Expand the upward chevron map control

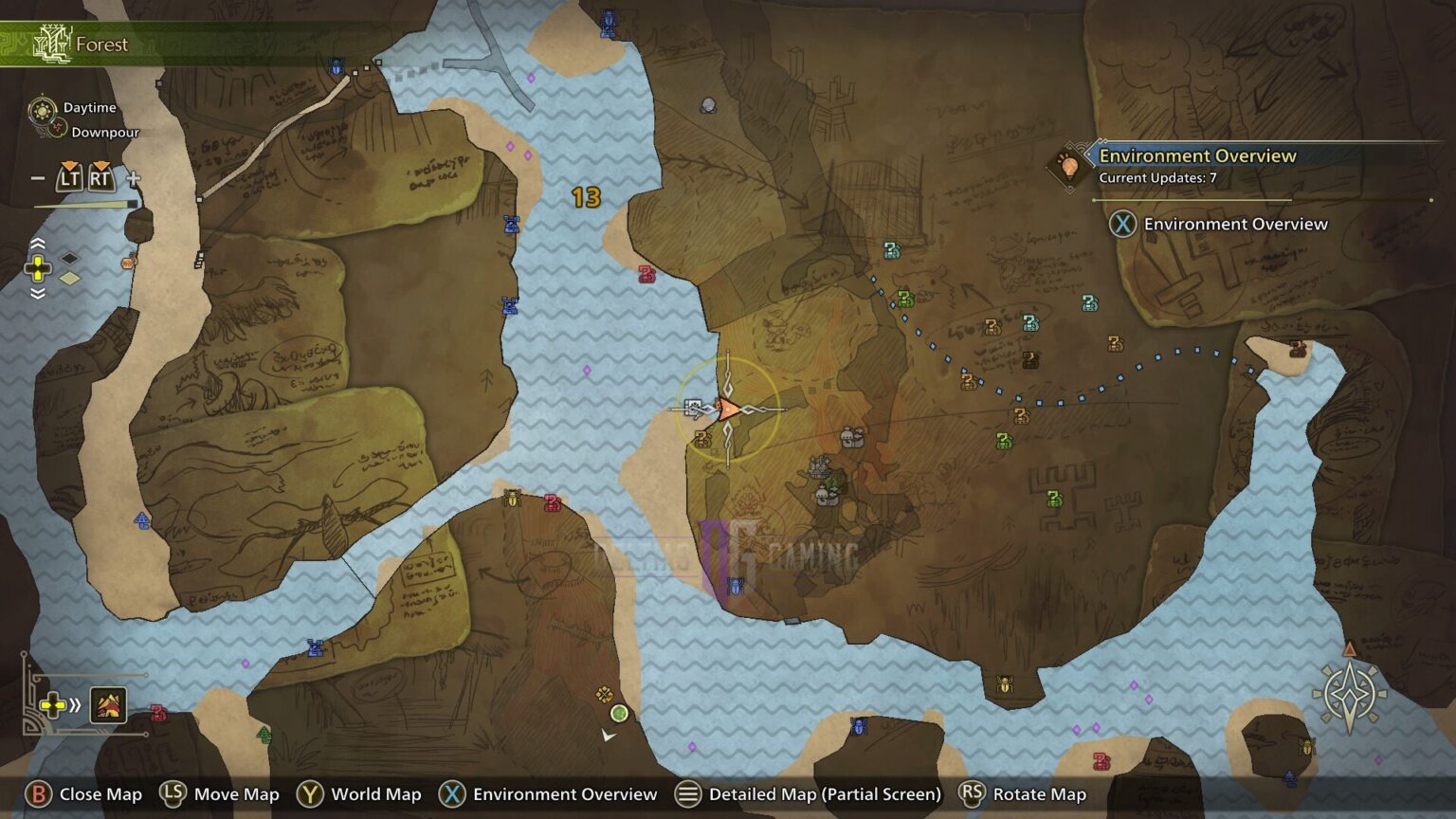(x=38, y=244)
